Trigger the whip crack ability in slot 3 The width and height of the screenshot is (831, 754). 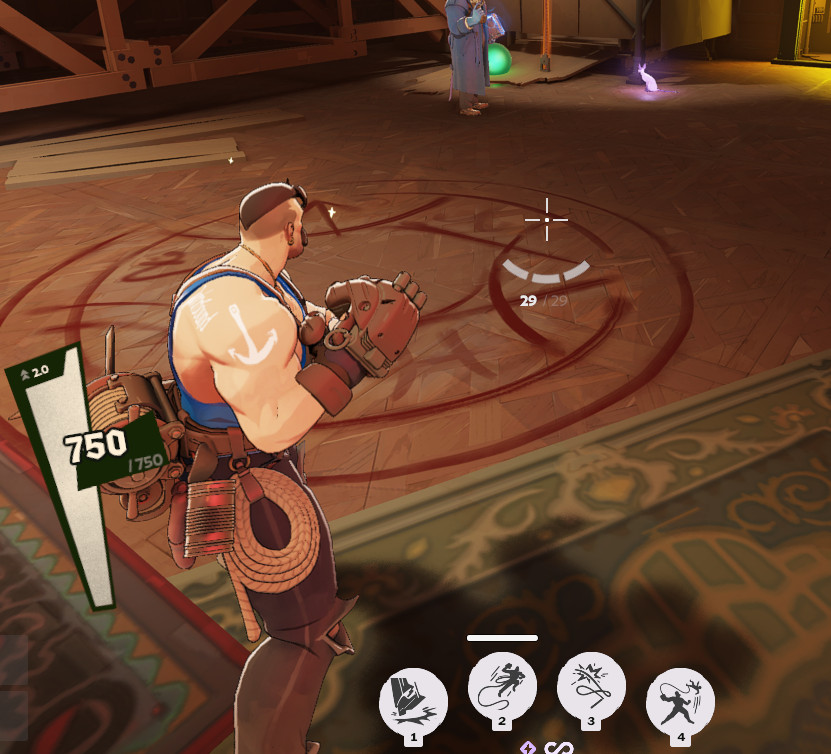(591, 685)
